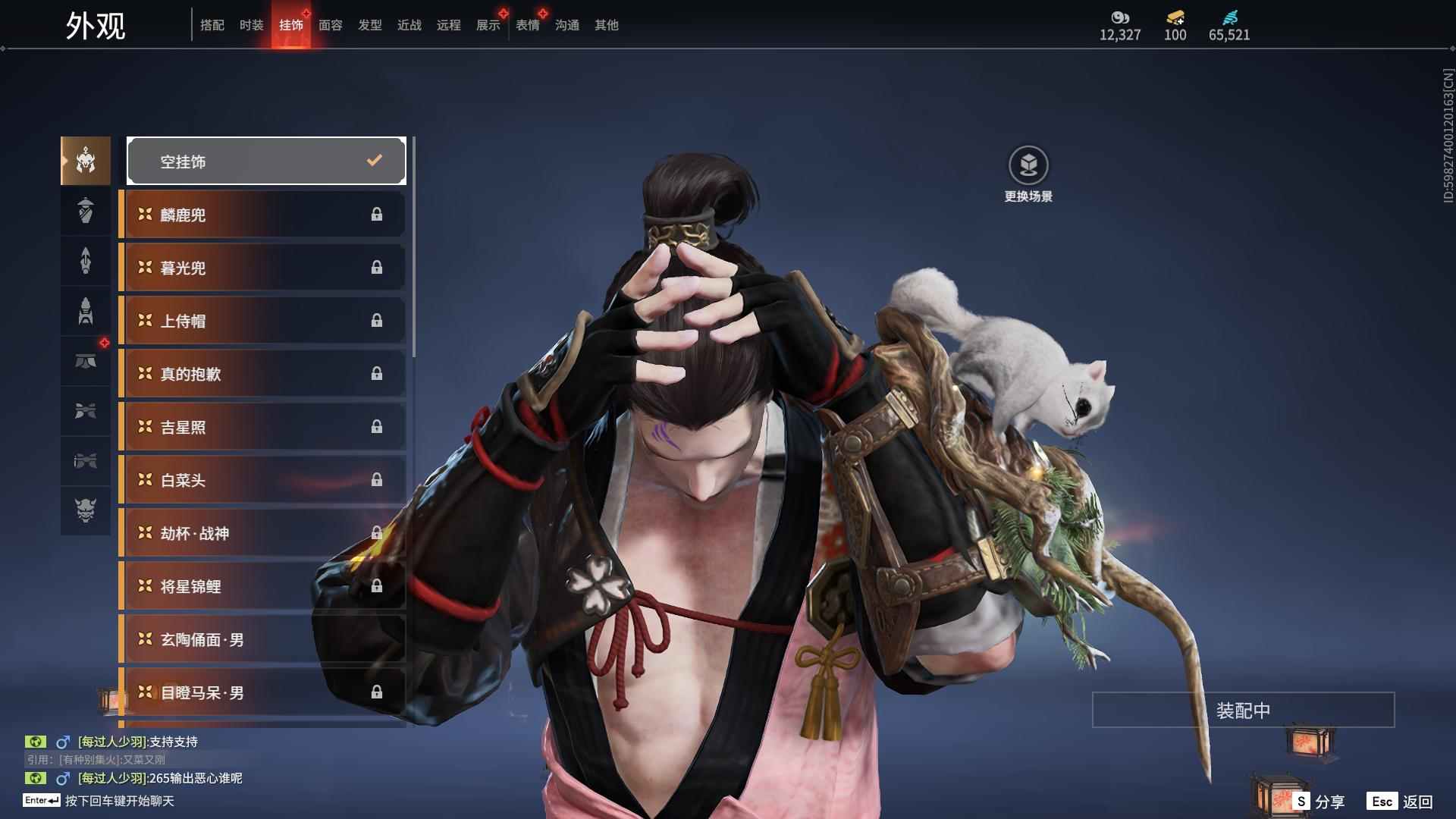Select the 面容 tab
The image size is (1456, 819).
[331, 25]
